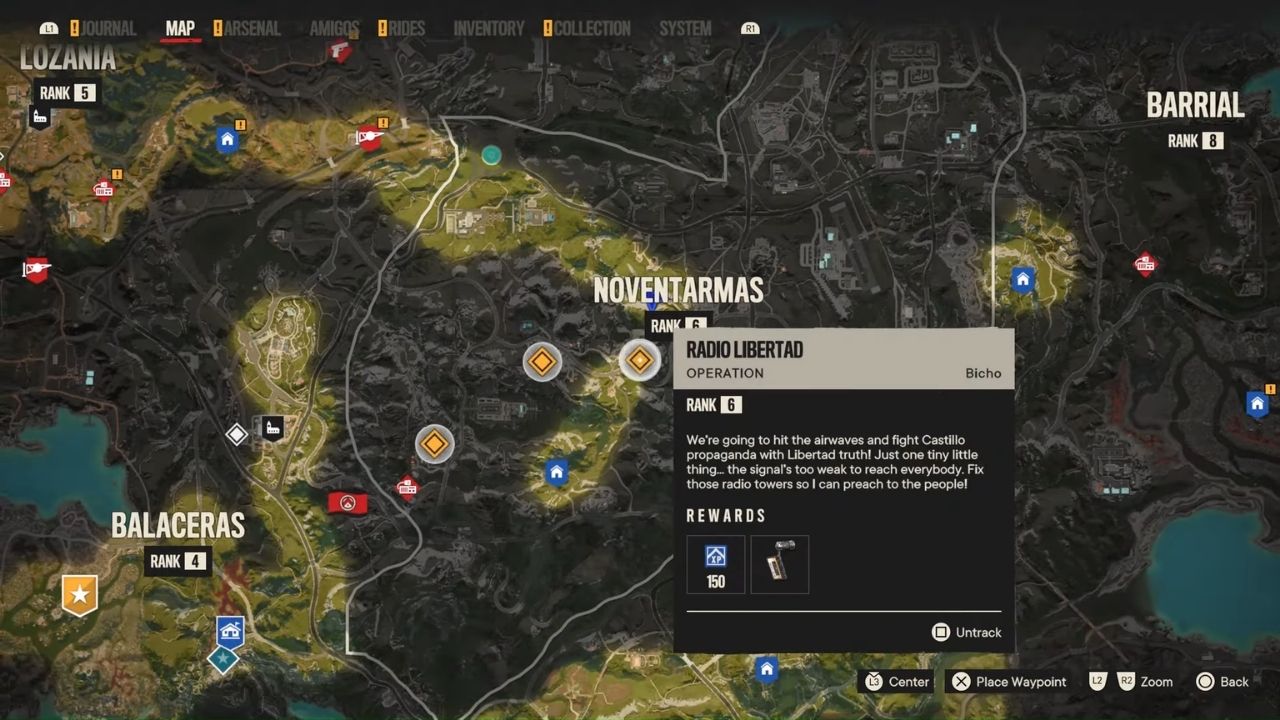This screenshot has width=1280, height=720.
Task: Switch to the Inventory tab
Action: point(489,28)
